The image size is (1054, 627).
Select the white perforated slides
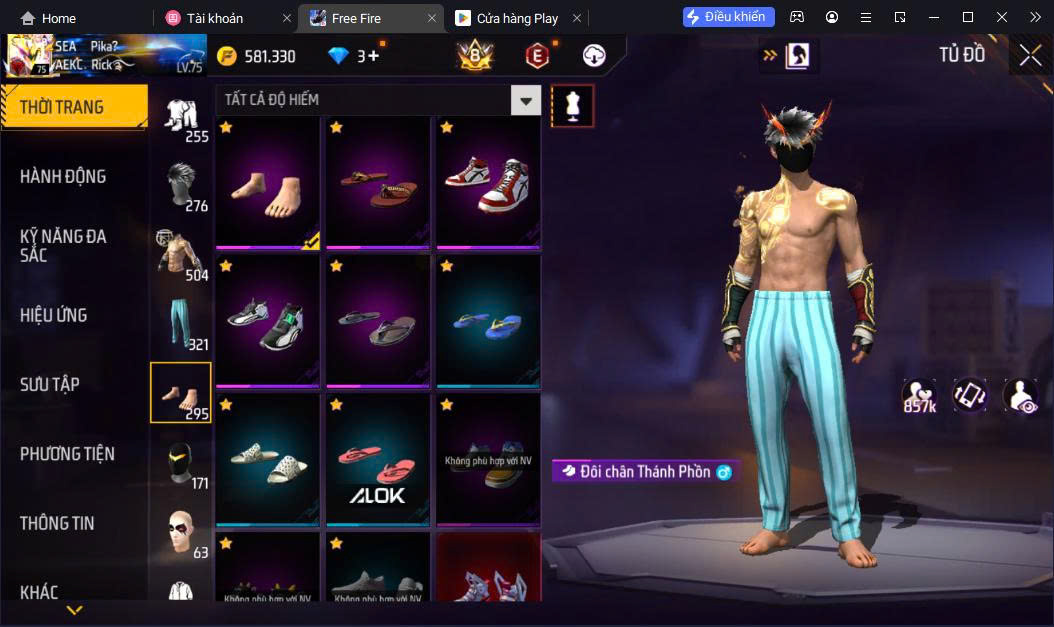267,461
